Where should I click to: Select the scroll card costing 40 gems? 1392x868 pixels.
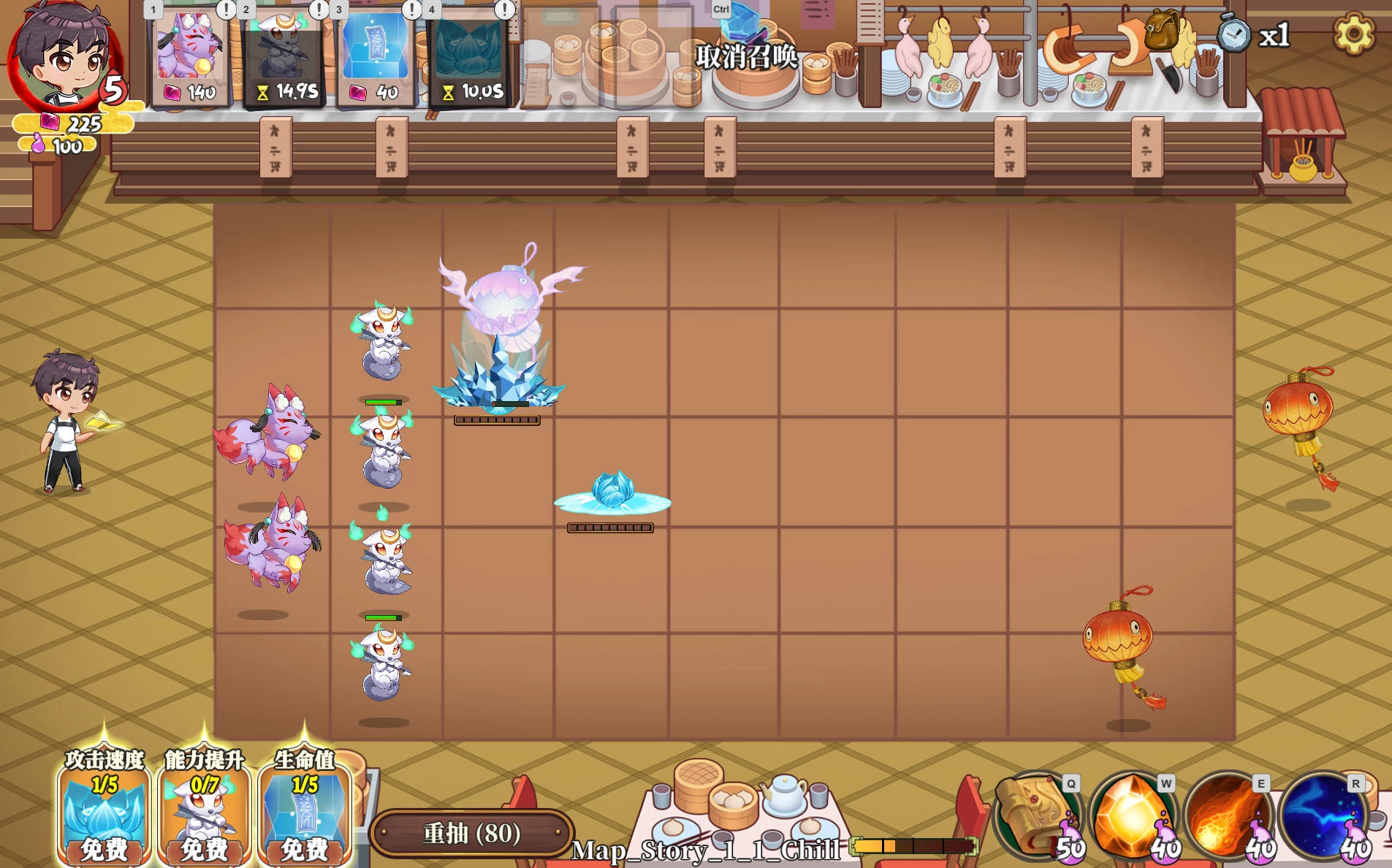click(377, 55)
